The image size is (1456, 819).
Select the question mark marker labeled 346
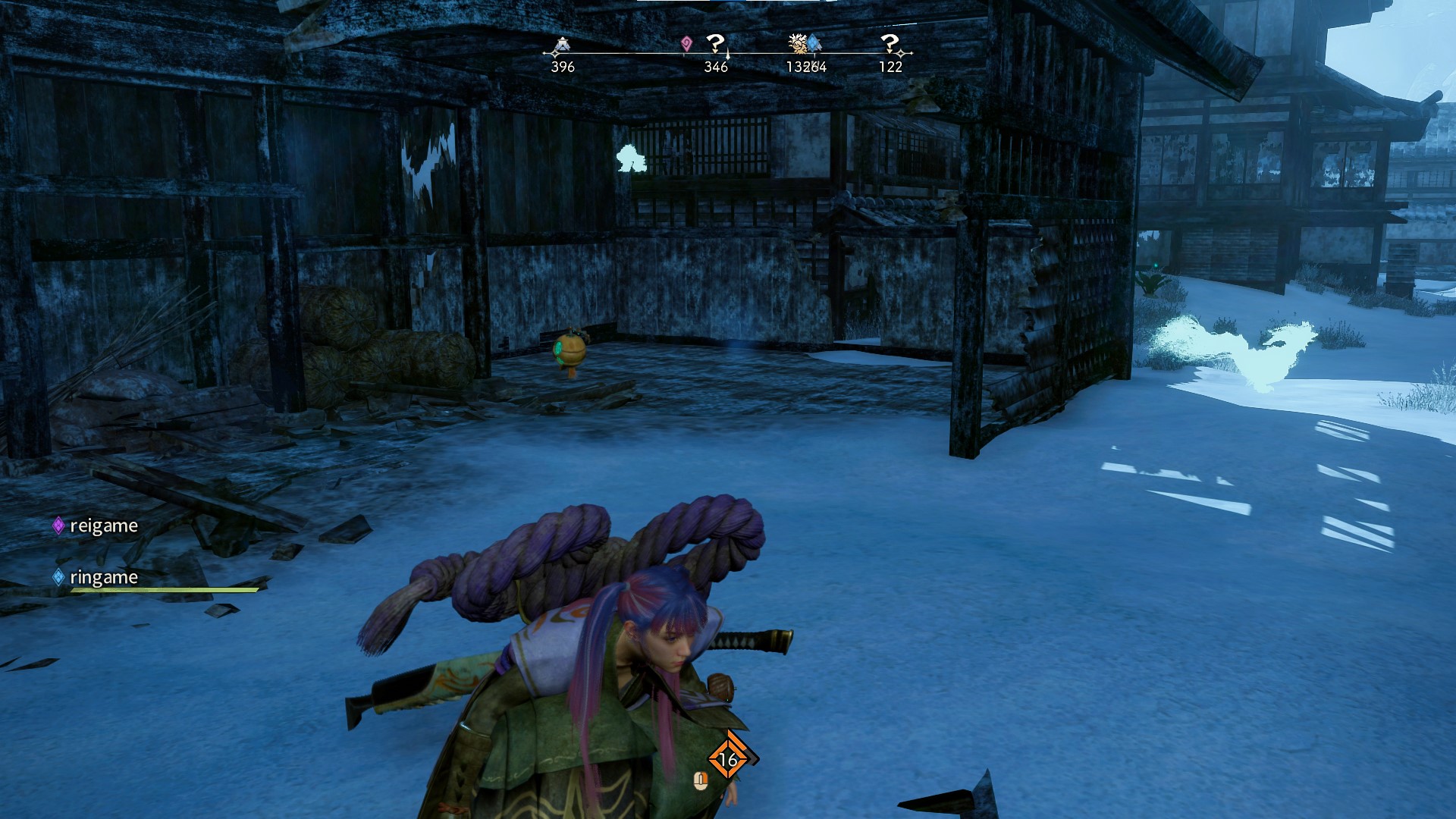[715, 44]
